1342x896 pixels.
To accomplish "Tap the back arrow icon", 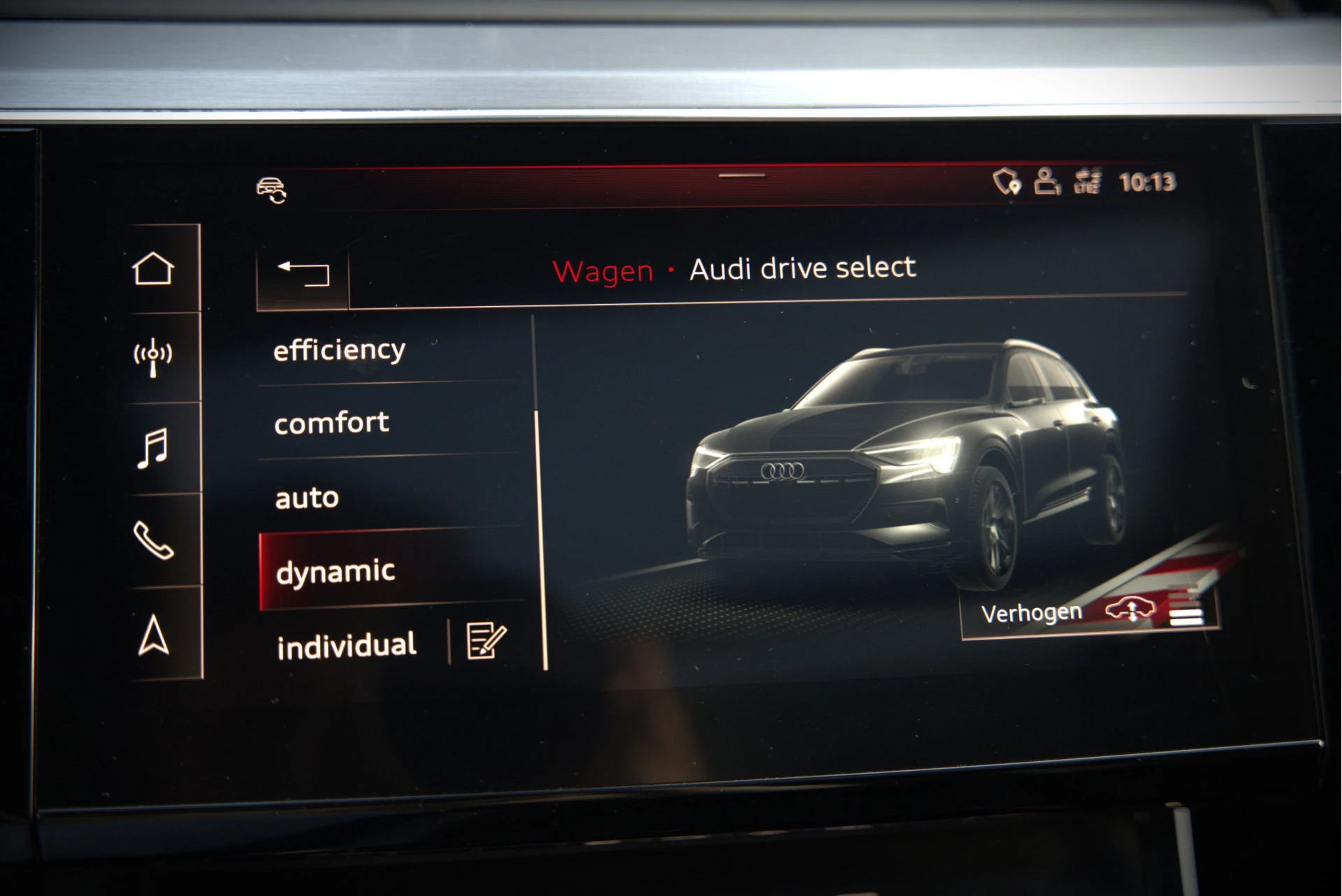I will click(303, 274).
